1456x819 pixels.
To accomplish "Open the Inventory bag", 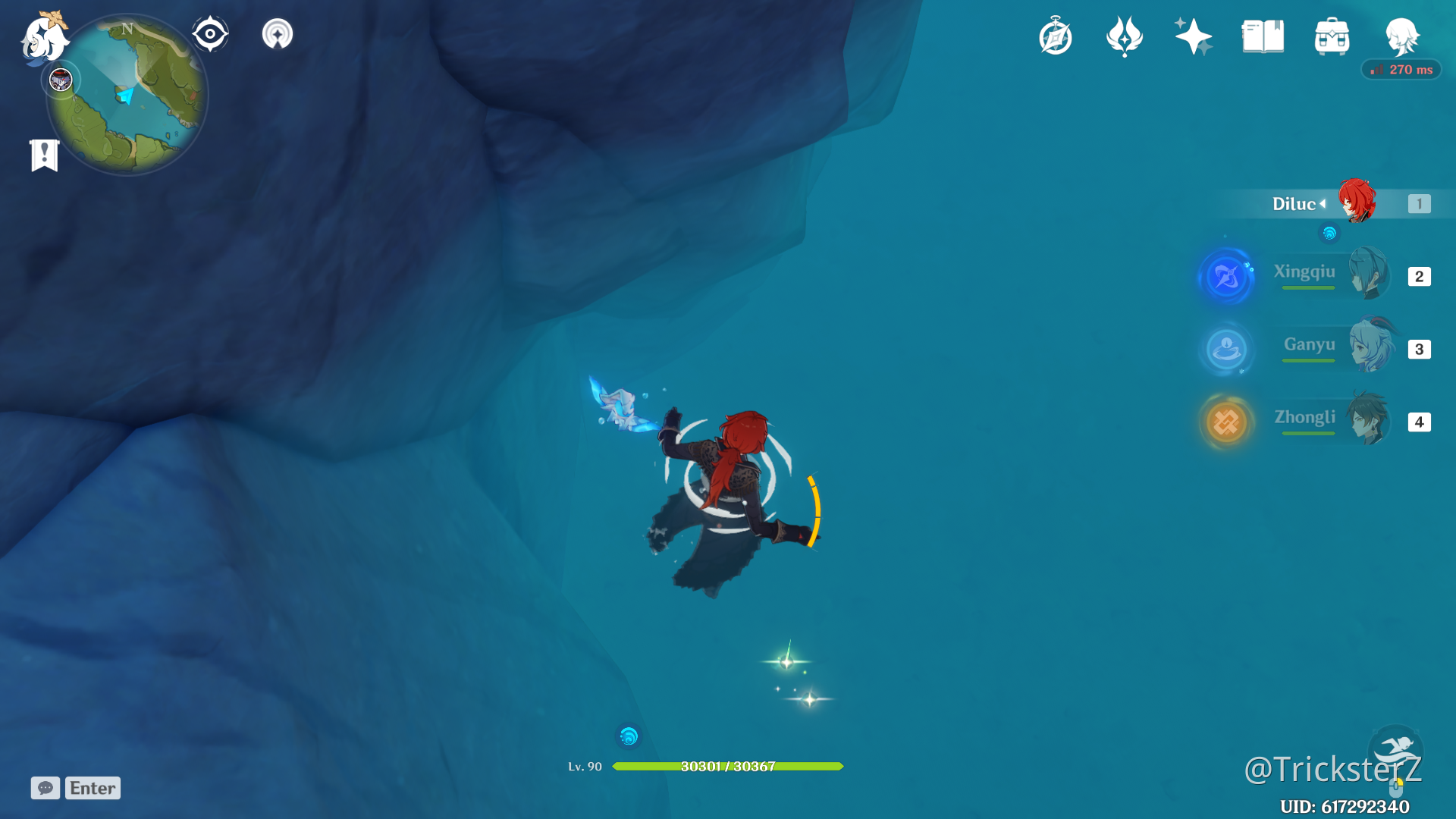I will click(x=1332, y=36).
